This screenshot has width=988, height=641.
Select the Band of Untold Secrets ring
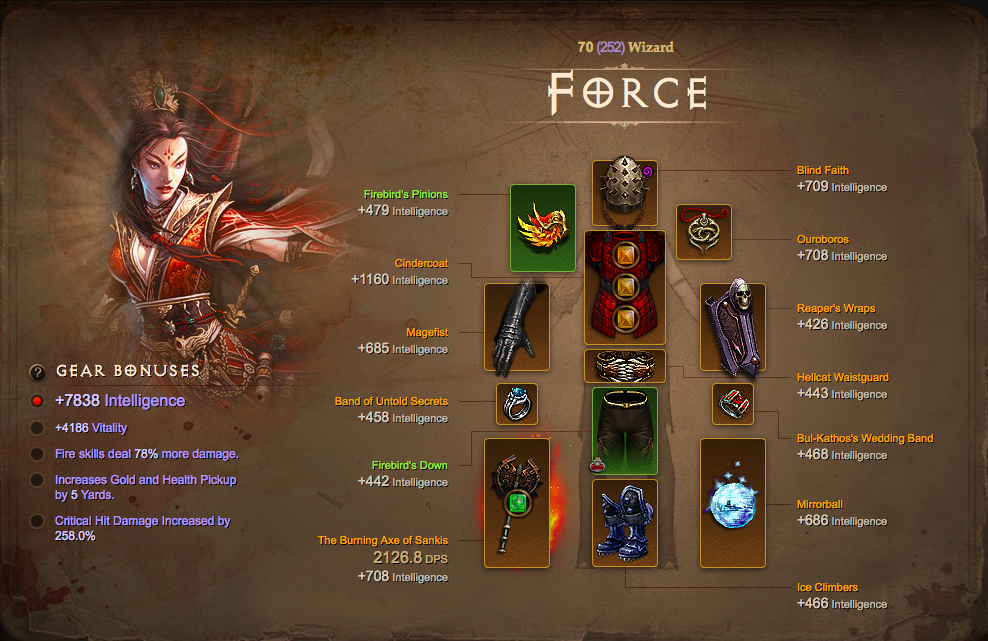(517, 404)
